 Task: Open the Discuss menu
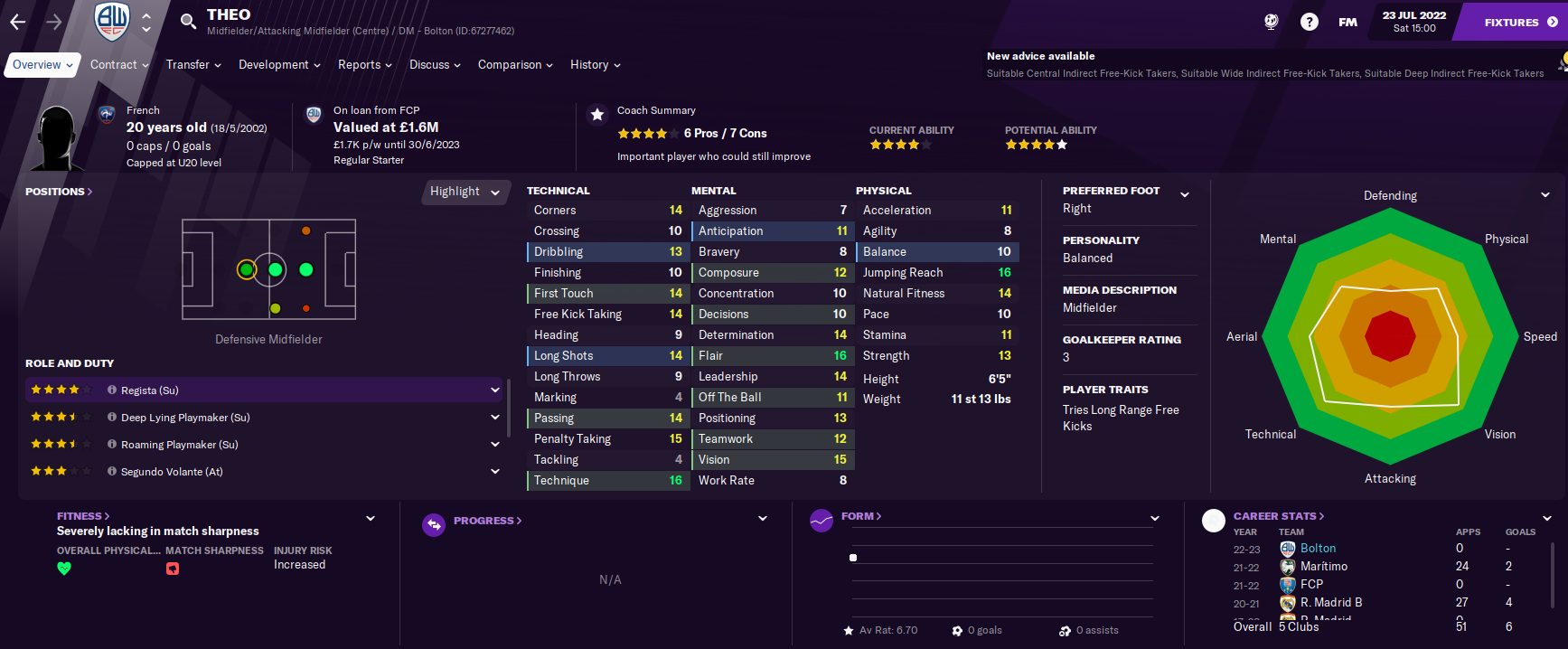pyautogui.click(x=435, y=65)
